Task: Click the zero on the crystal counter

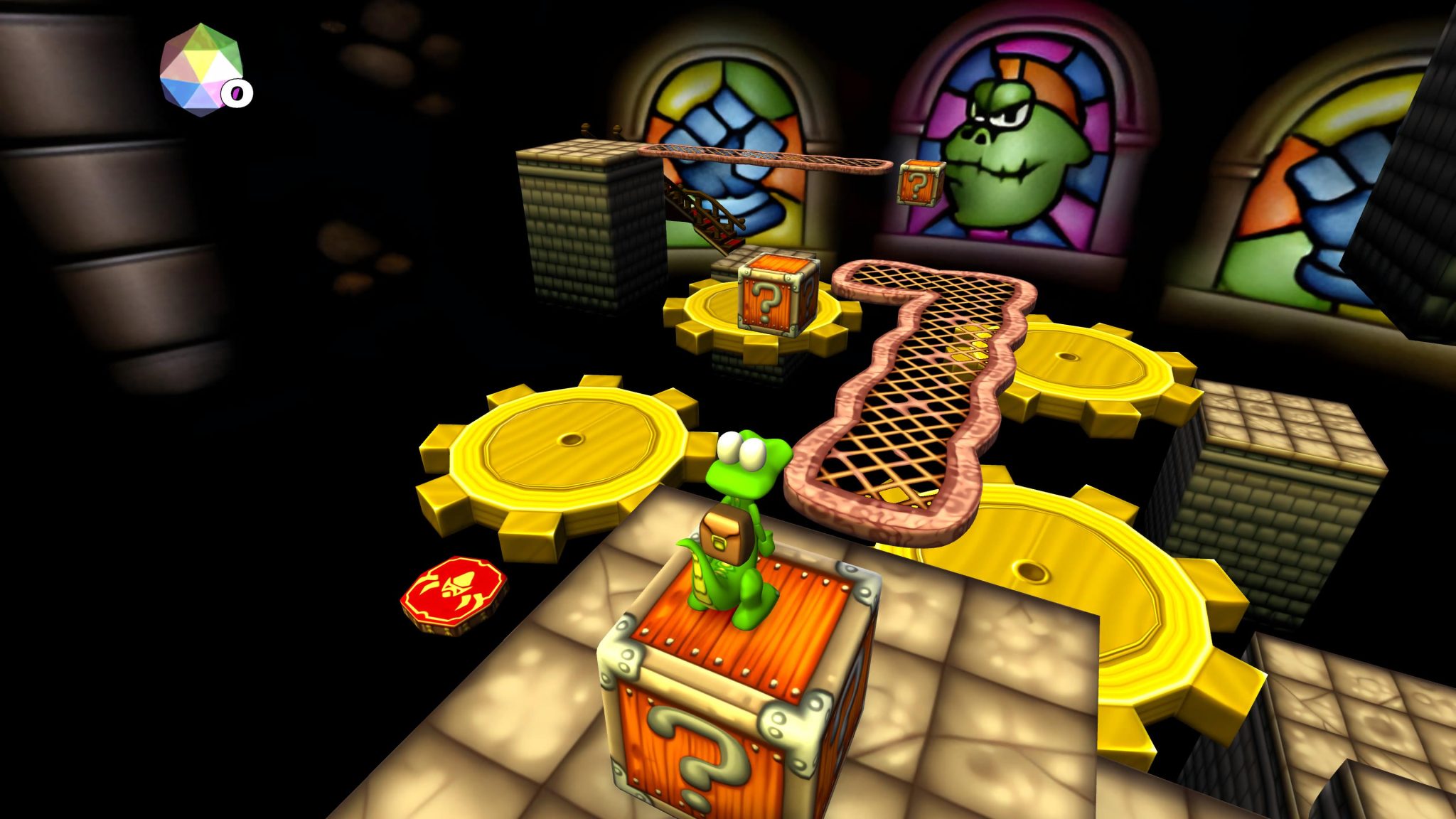Action: point(237,92)
